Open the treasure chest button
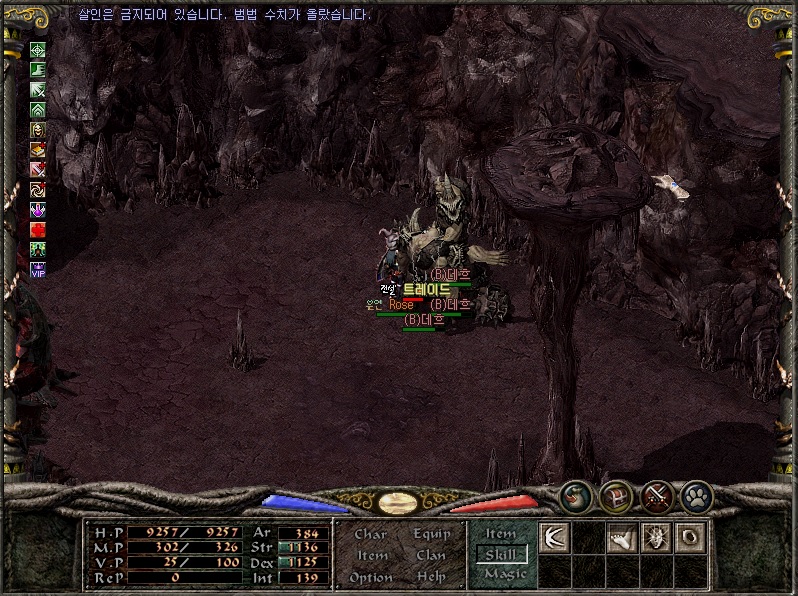Screen dimensions: 798x596 (x=615, y=495)
